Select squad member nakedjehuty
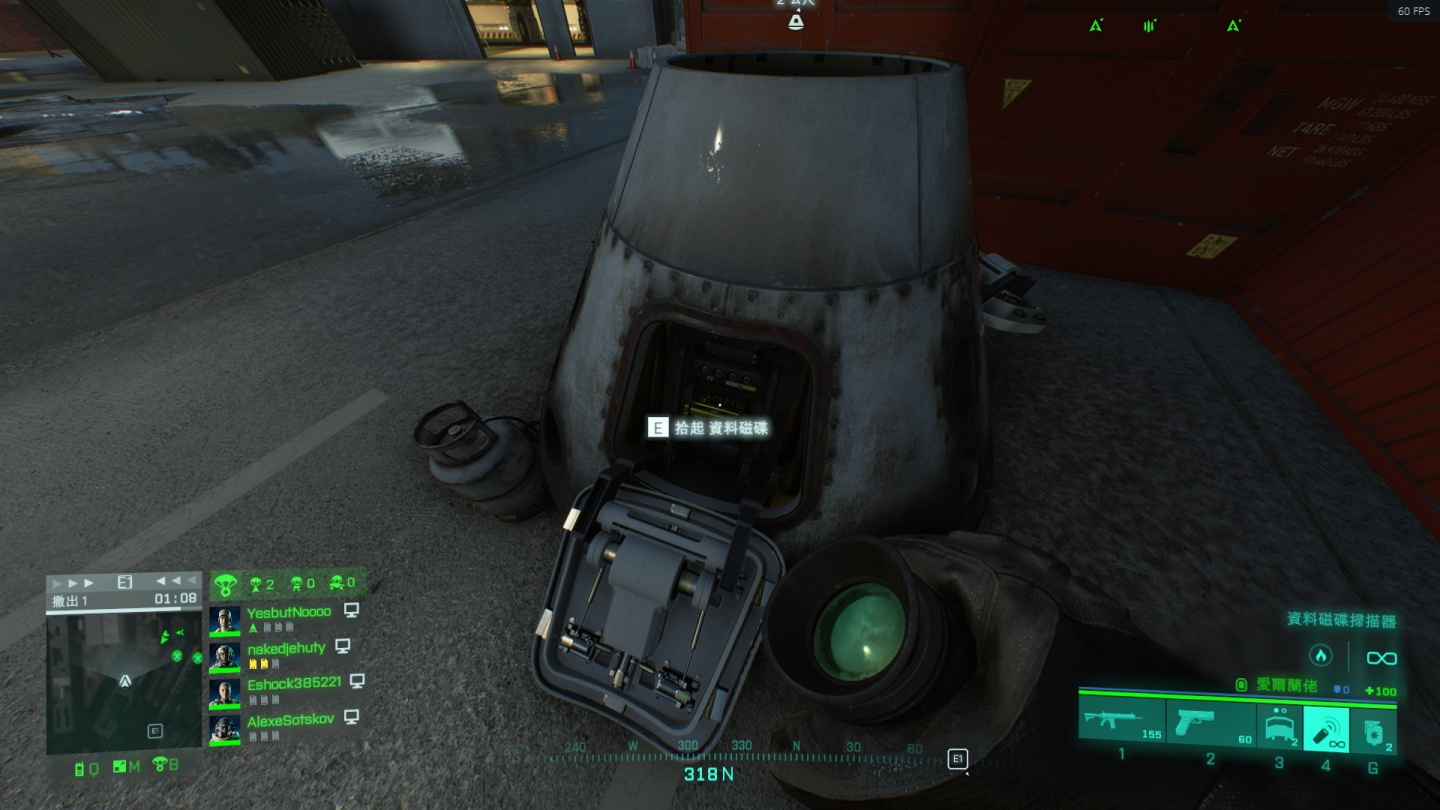1440x810 pixels. coord(286,648)
